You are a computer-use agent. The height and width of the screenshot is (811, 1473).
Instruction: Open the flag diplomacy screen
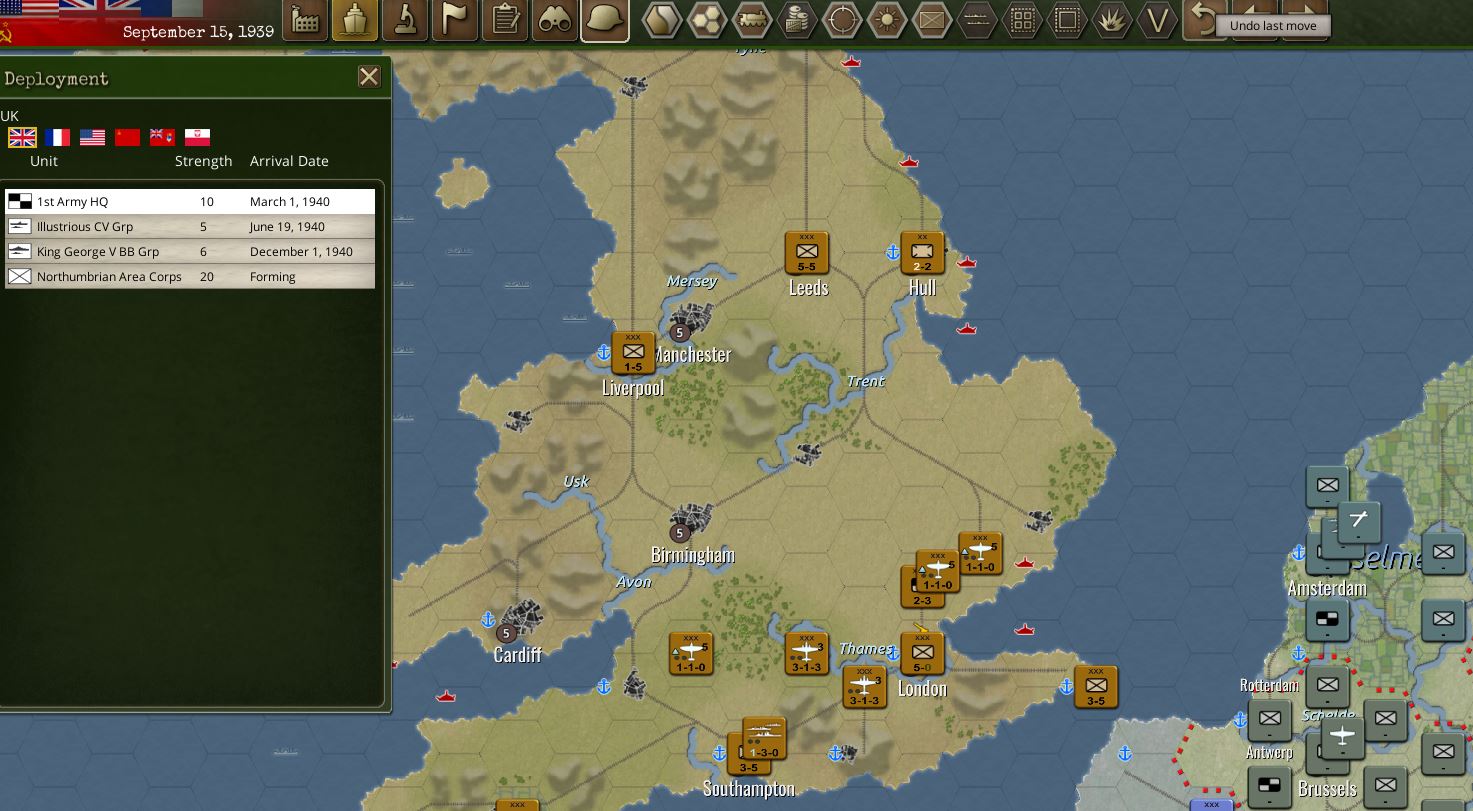click(x=455, y=20)
